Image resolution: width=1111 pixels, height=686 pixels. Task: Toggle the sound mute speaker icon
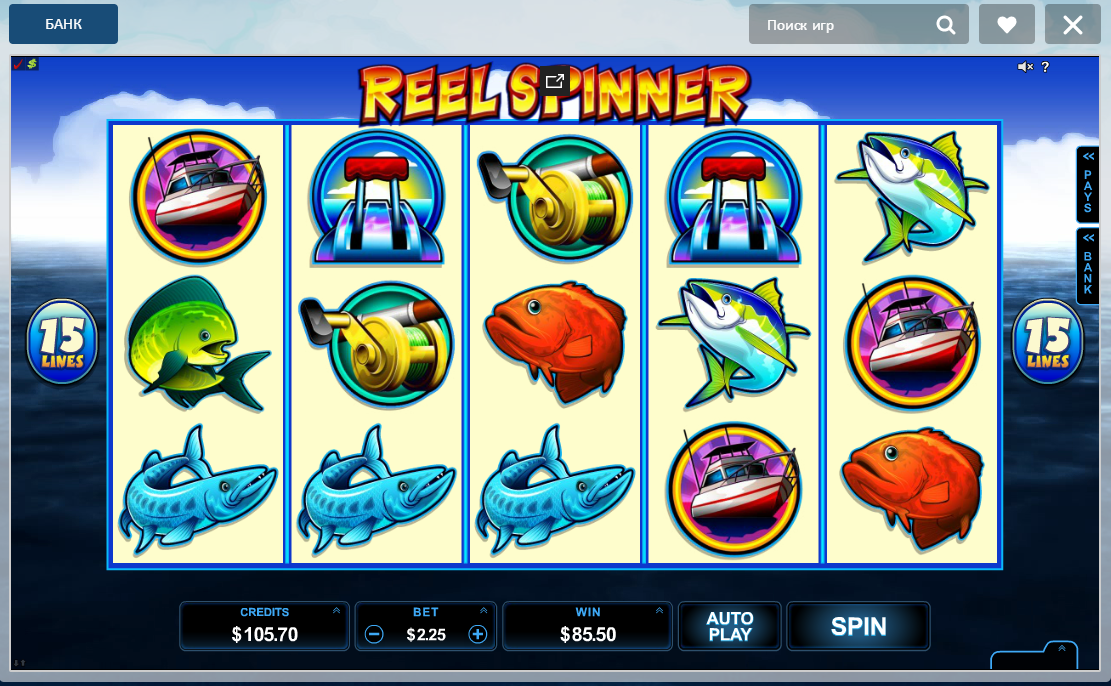coord(1025,67)
